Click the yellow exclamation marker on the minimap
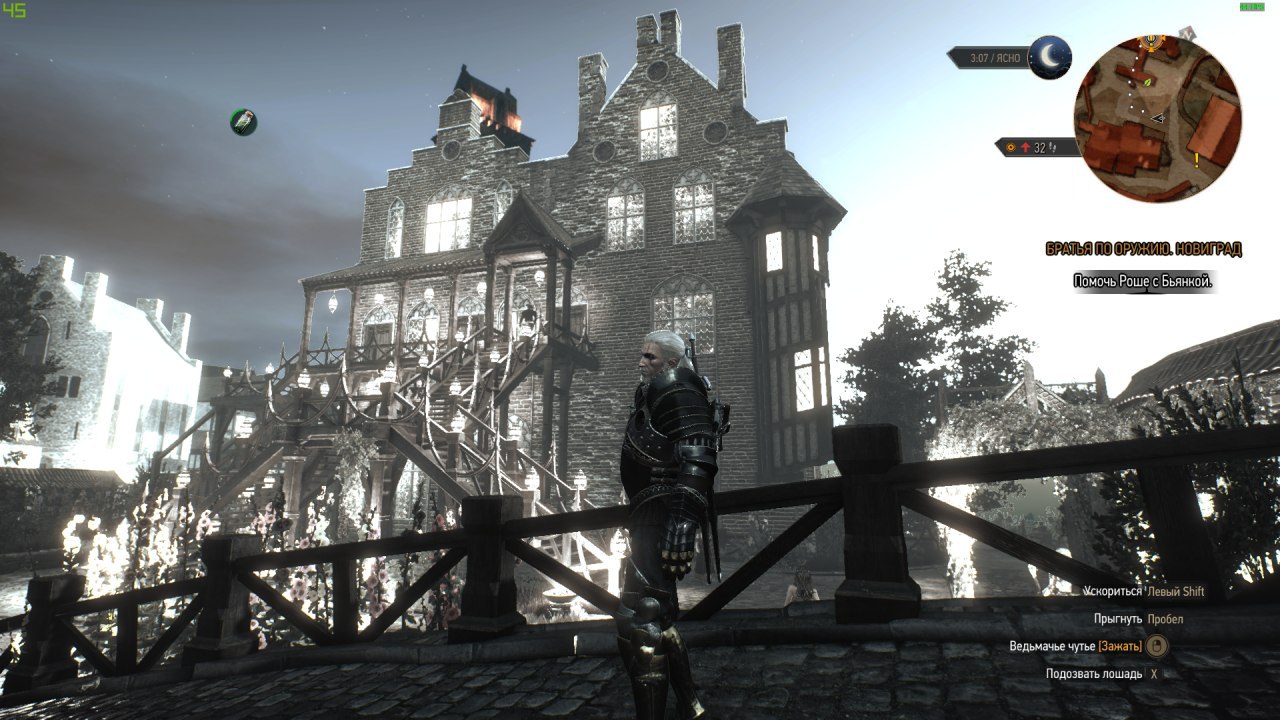The image size is (1280, 720). coord(1196,158)
